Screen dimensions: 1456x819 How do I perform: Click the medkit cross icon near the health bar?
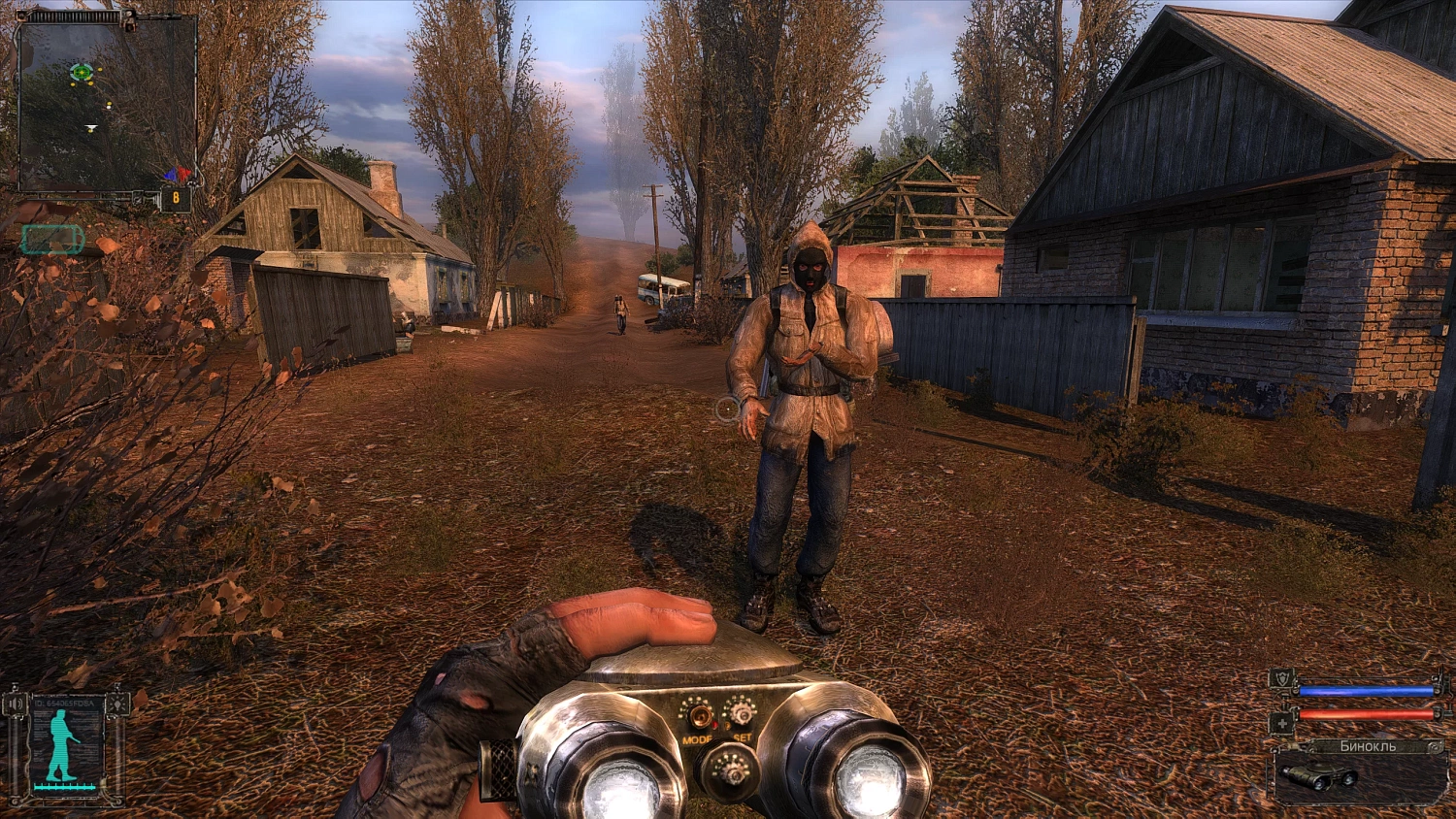point(1283,722)
